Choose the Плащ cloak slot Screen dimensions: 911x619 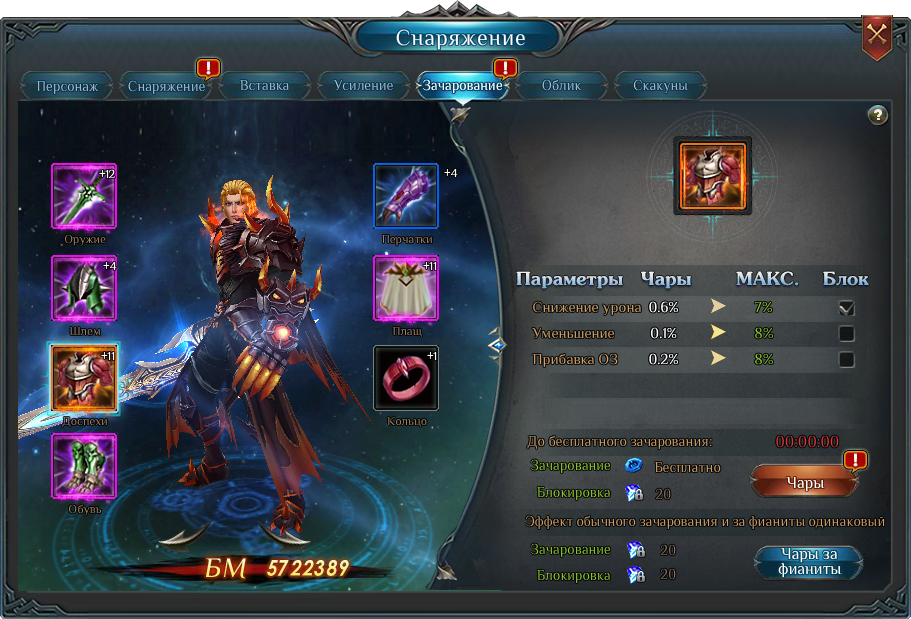[406, 288]
